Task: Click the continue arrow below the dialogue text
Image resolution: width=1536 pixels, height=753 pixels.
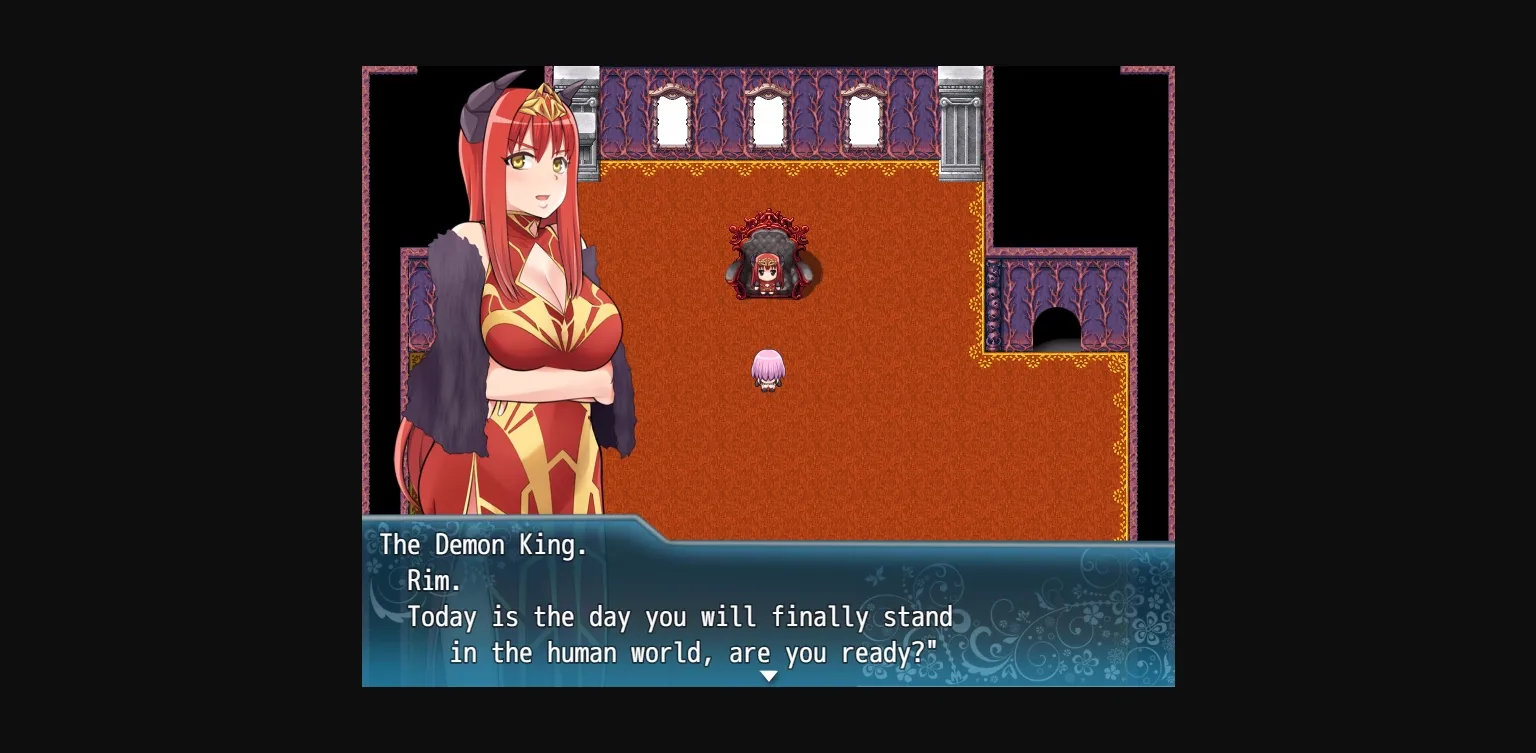Action: click(768, 676)
